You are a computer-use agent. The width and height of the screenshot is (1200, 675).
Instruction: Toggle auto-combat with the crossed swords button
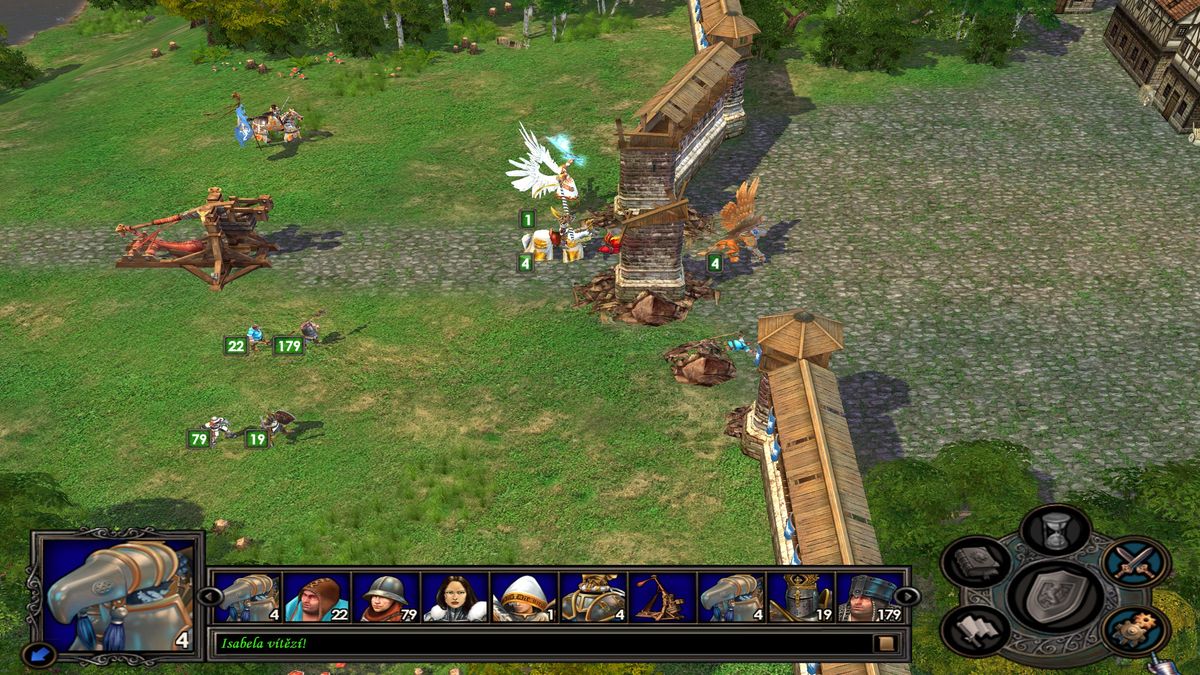point(1135,562)
